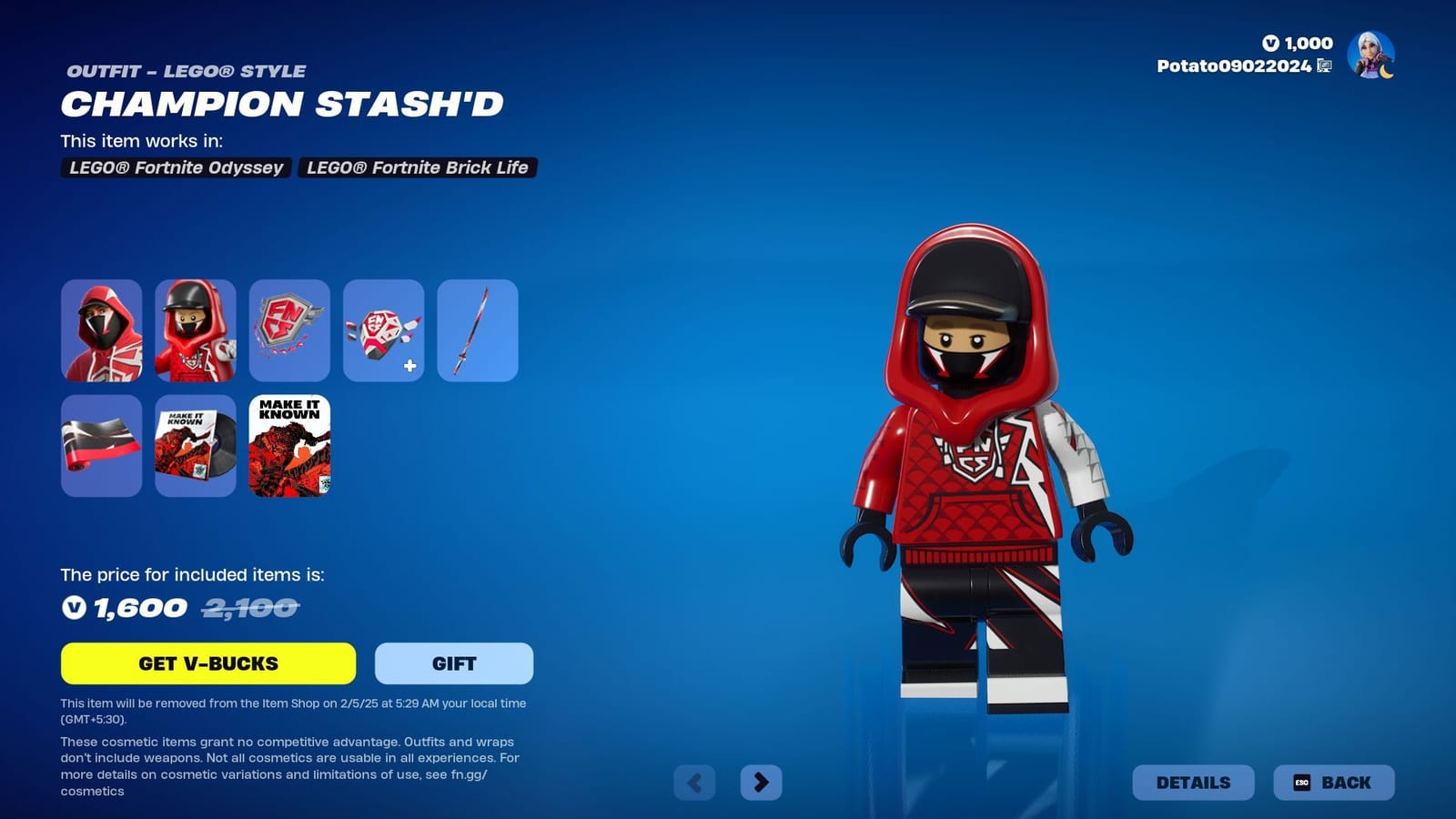Select the LEGO style outfit variant icon

[x=196, y=330]
